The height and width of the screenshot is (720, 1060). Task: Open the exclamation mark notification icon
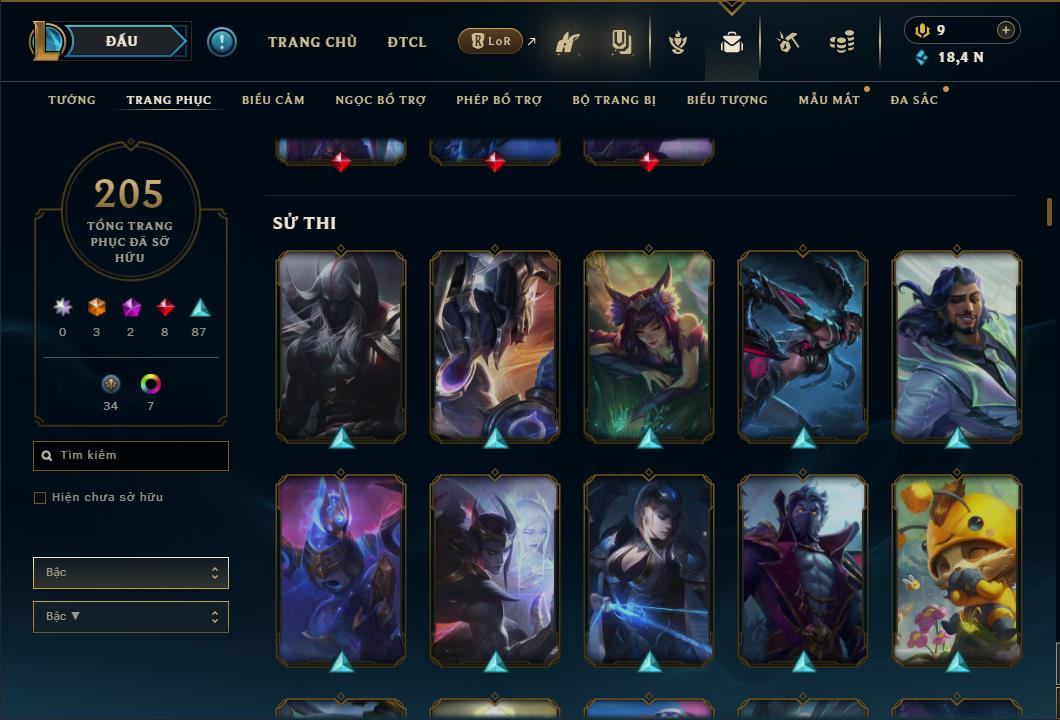pos(222,42)
